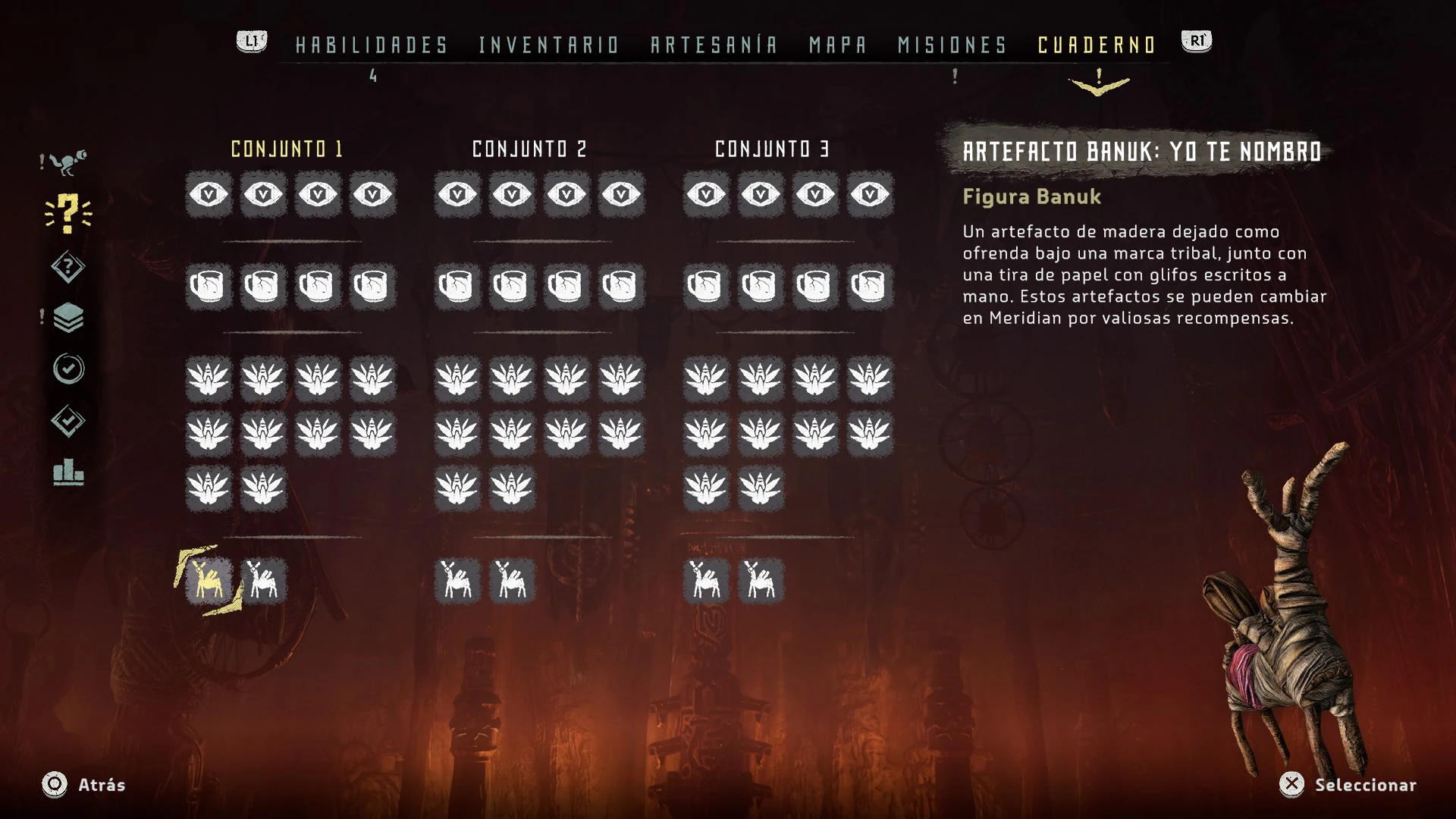Select the diamond checkmark sidebar category
Viewport: 1456px width, 819px height.
68,421
